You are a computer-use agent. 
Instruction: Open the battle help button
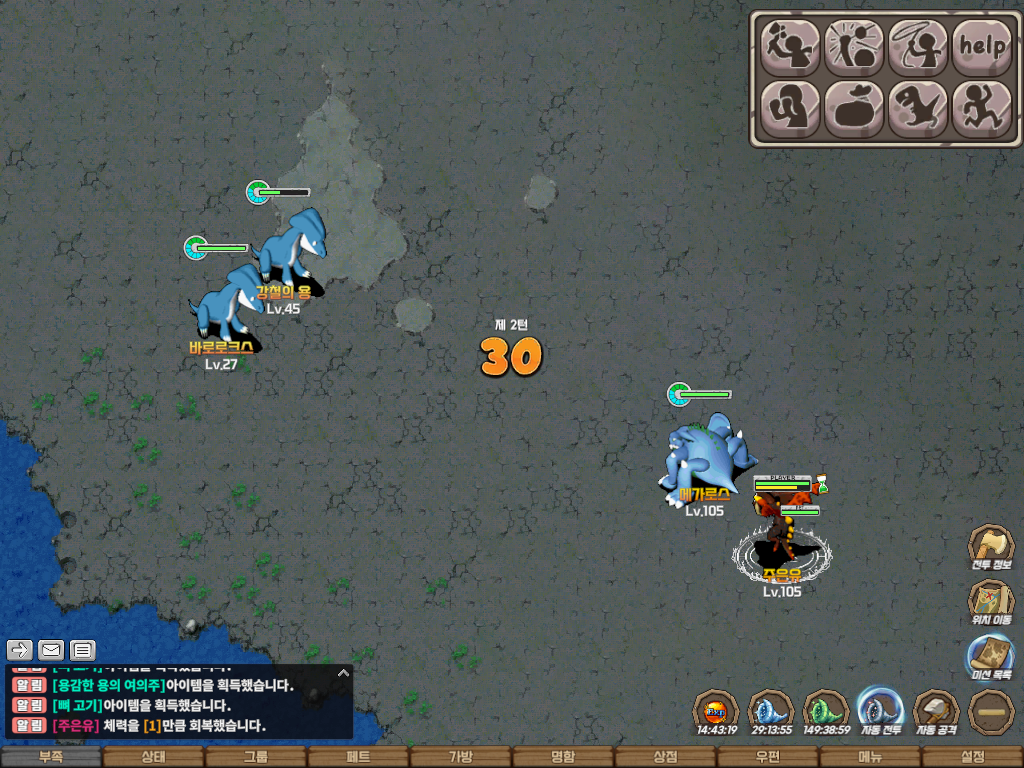point(982,46)
